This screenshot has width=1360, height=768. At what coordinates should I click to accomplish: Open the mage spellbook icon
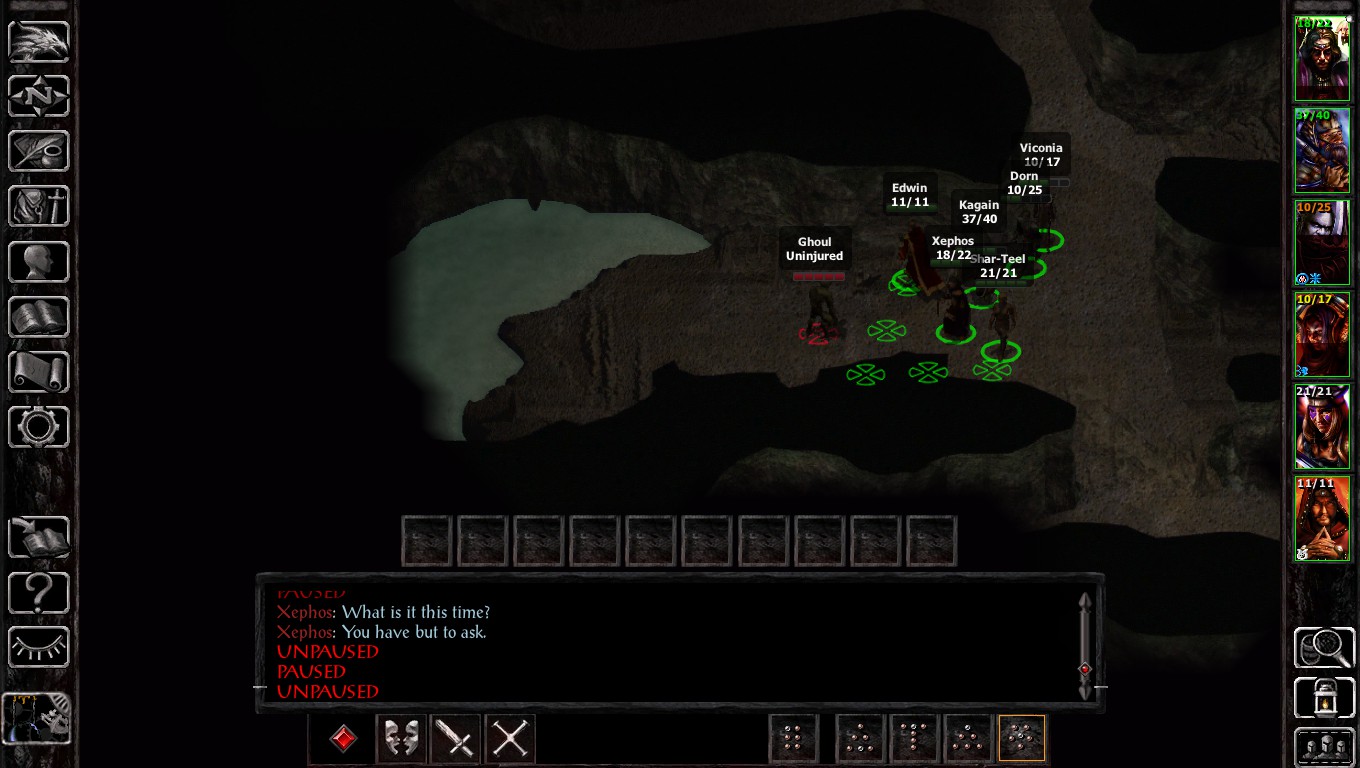tap(38, 316)
